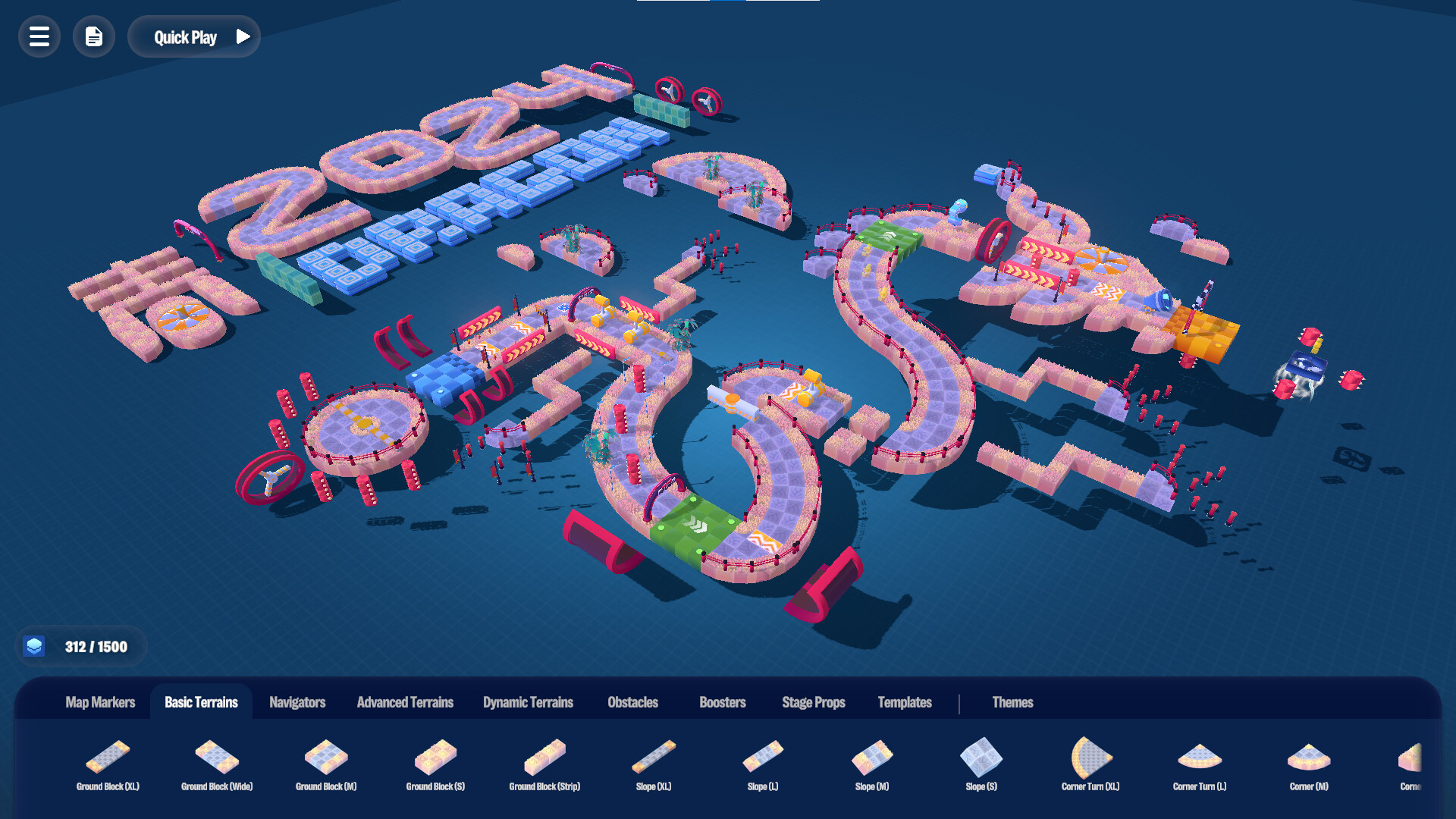Pick the Ground Block (S) terrain
1456x819 pixels.
coord(435,758)
